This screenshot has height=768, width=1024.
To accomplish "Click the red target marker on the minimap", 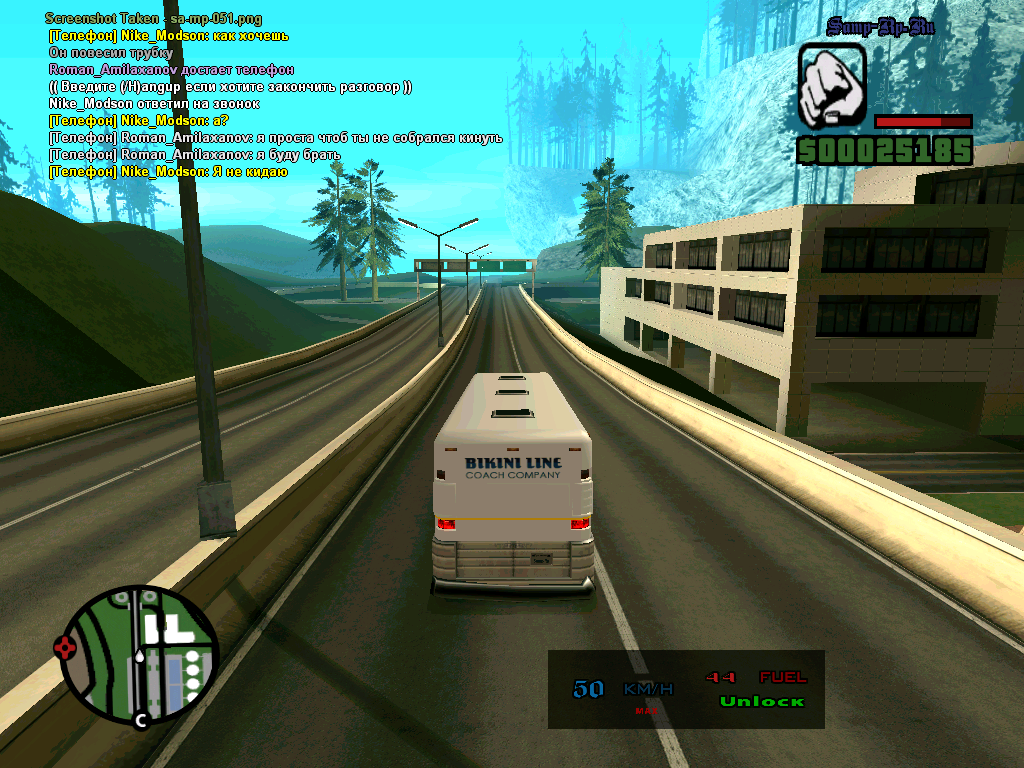I will coord(67,647).
